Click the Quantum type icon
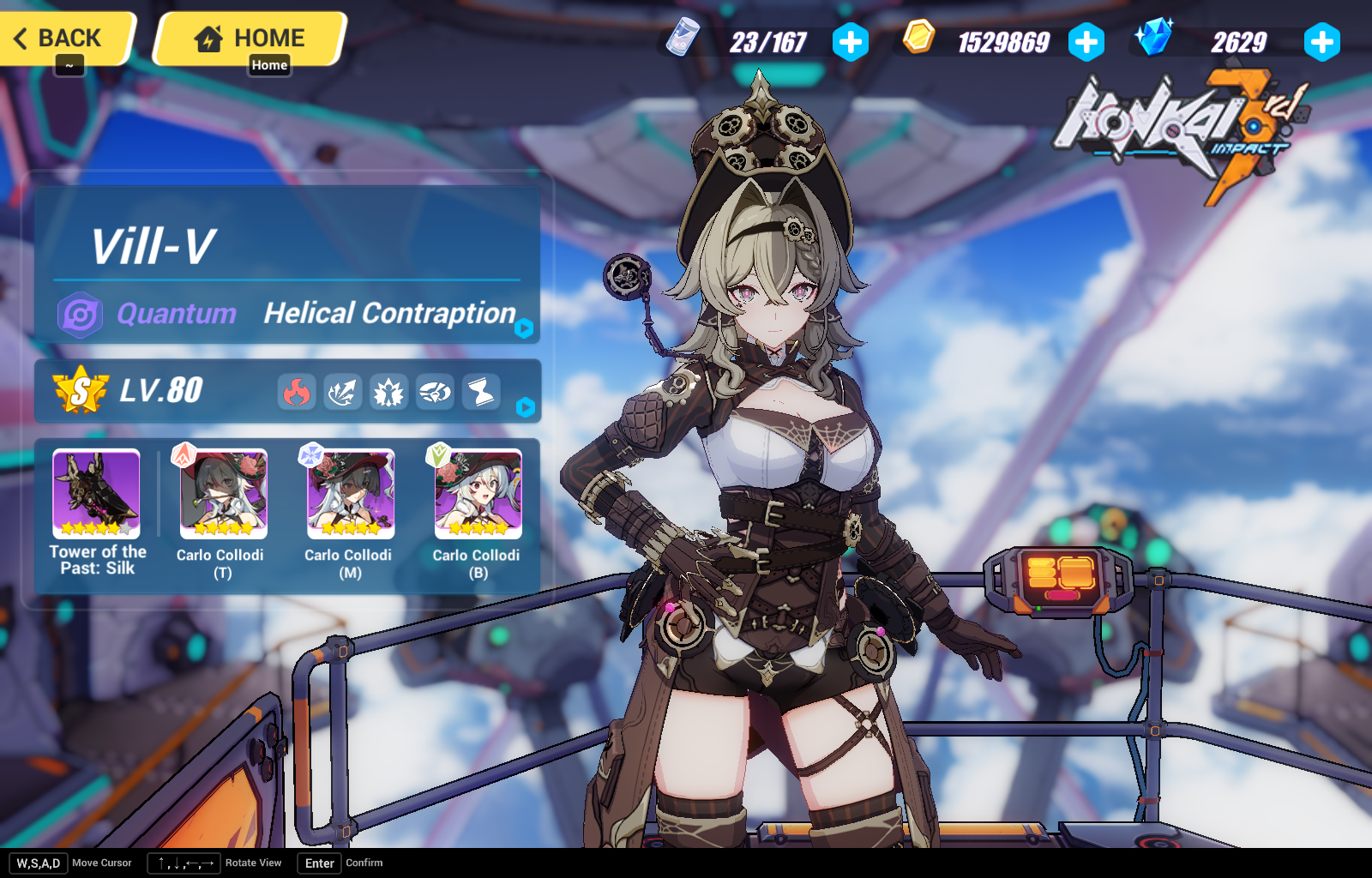 pyautogui.click(x=81, y=314)
